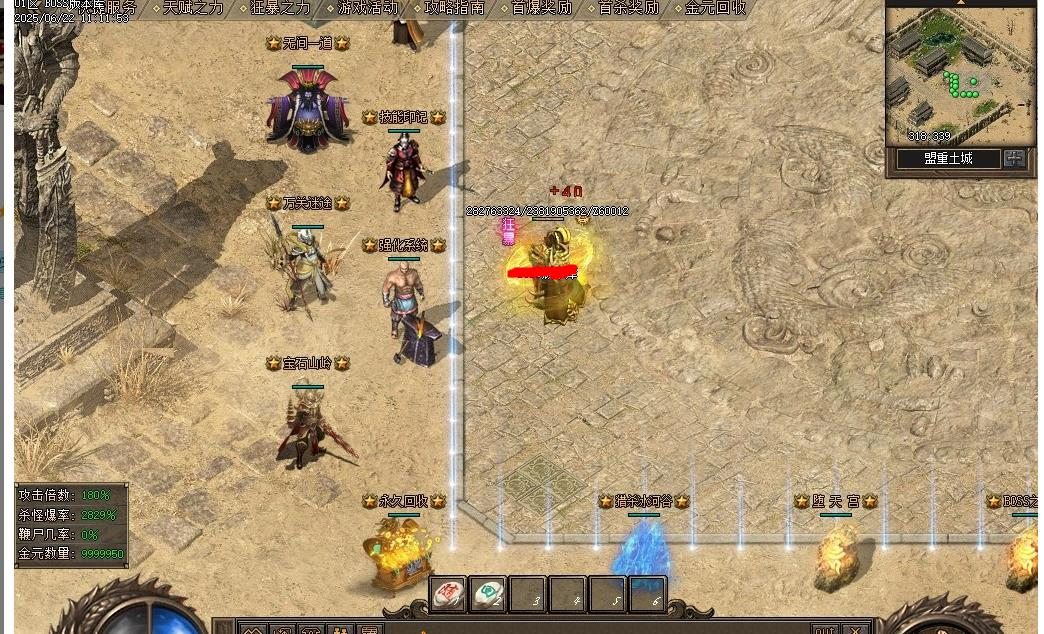
Task: Open the 首爆奖励 rewards tab
Action: 541,8
